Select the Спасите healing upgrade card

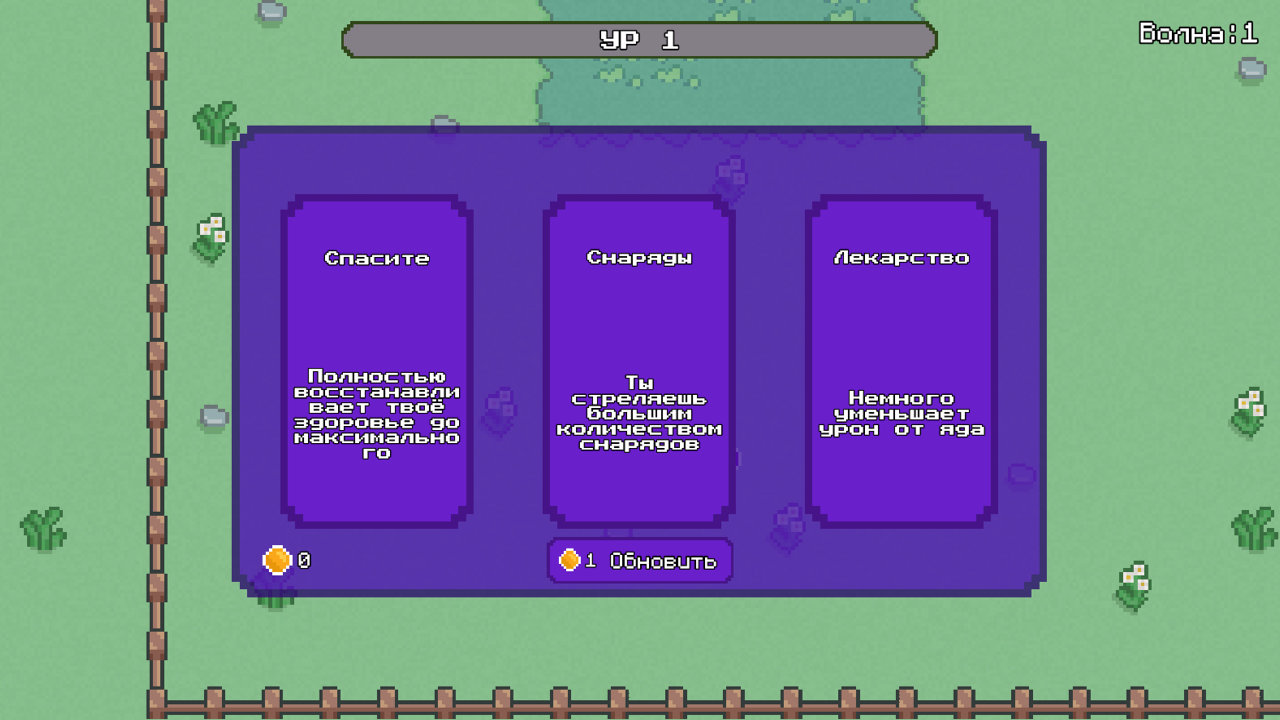(376, 360)
